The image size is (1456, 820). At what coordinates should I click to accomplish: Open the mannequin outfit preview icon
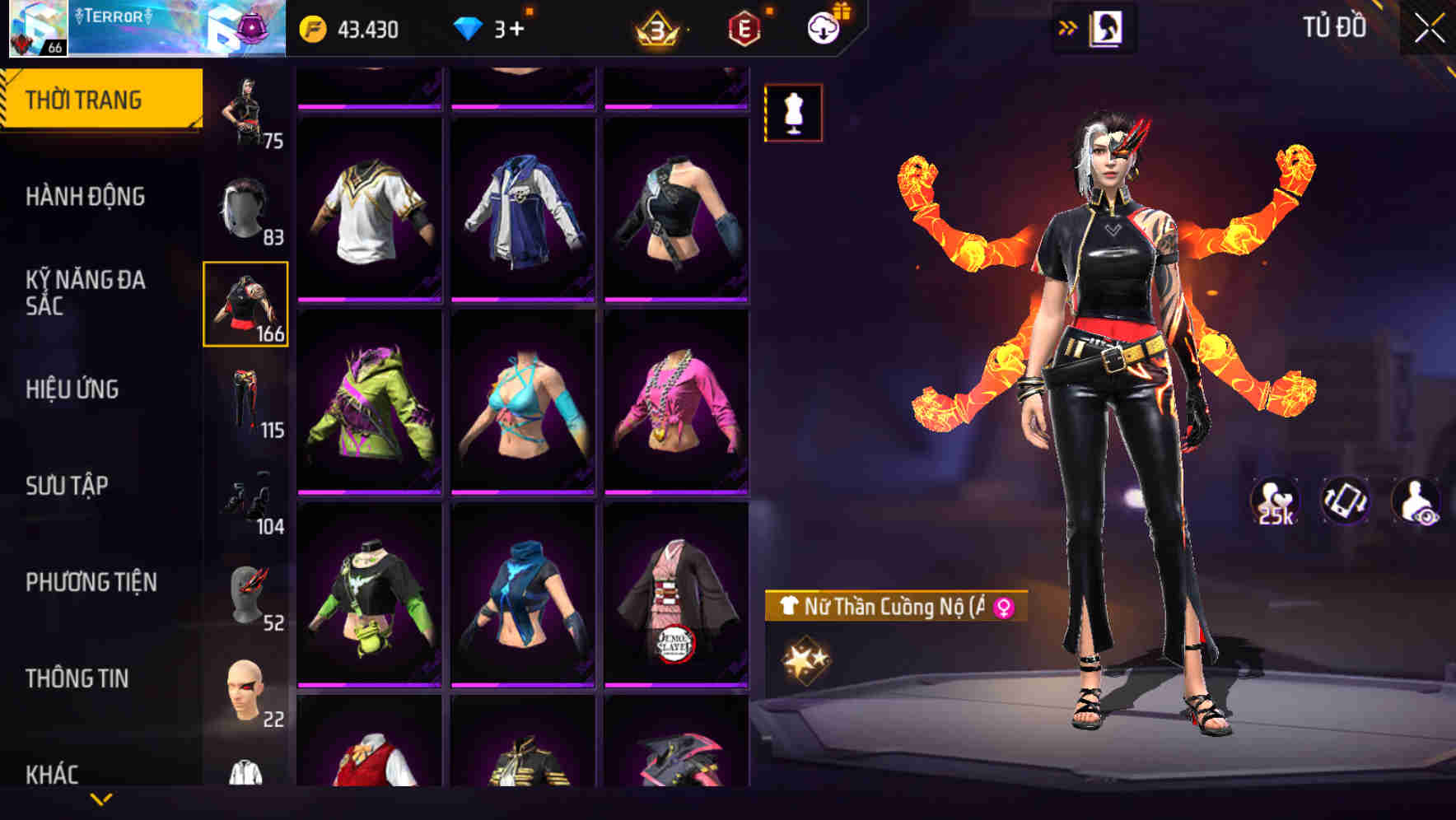pos(792,112)
